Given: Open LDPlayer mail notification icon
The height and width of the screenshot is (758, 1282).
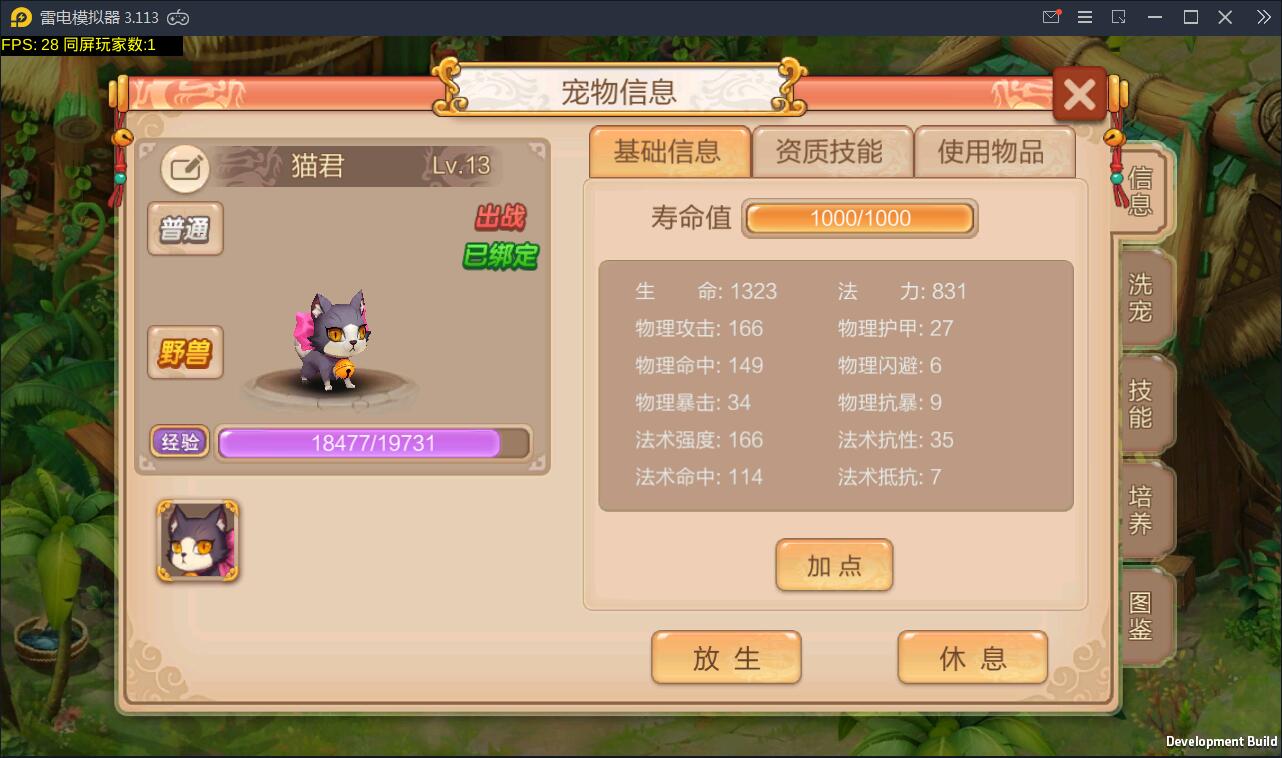Looking at the screenshot, I should pos(1051,16).
